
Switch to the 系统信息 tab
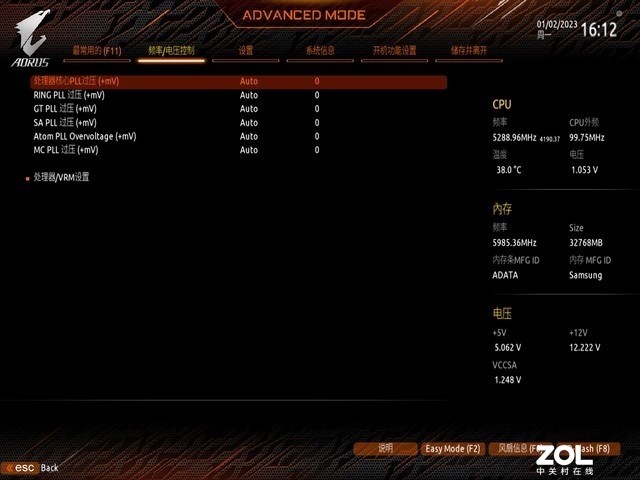pyautogui.click(x=320, y=50)
